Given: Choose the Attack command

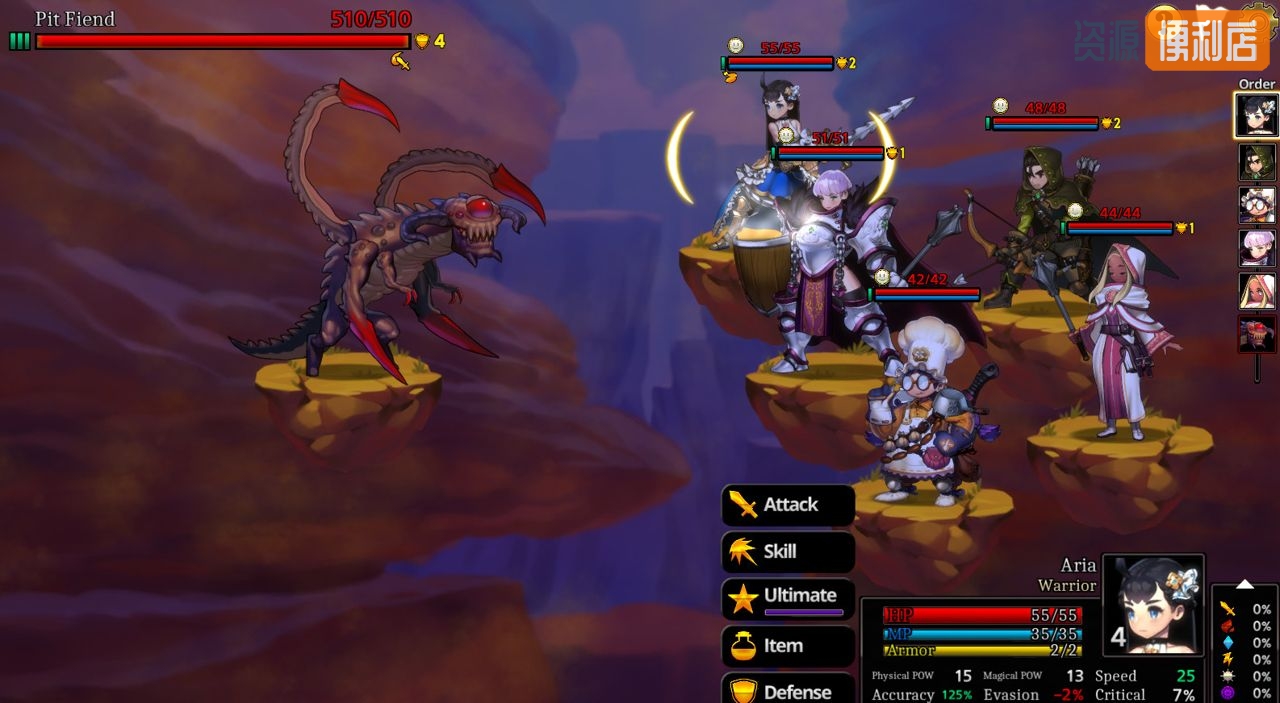Looking at the screenshot, I should point(788,505).
